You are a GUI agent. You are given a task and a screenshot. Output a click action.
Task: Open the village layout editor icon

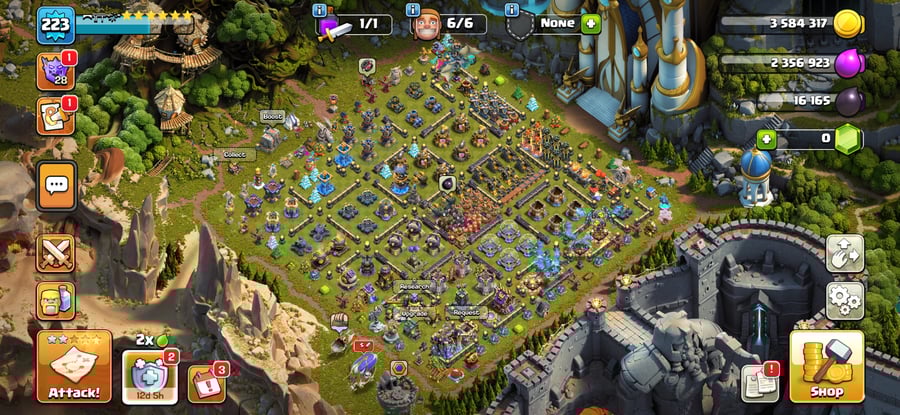[845, 254]
